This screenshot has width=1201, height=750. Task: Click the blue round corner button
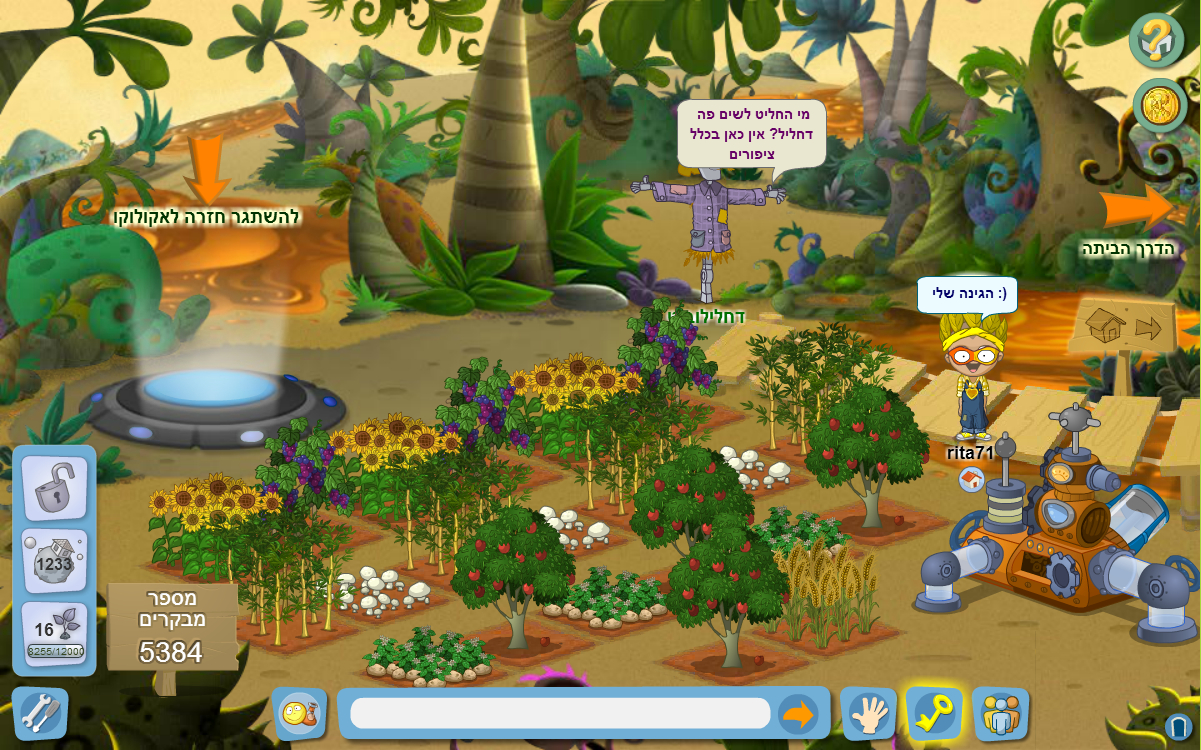point(1178,726)
